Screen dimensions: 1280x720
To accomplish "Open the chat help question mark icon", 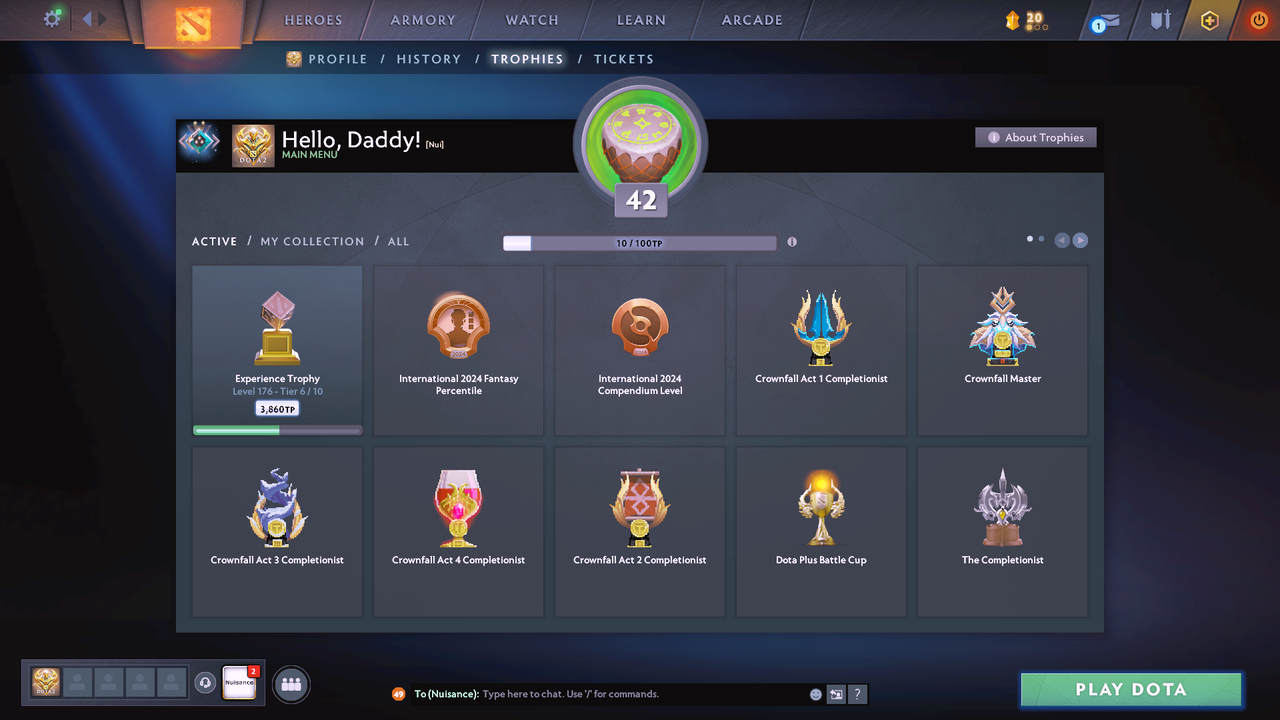I will 858,694.
